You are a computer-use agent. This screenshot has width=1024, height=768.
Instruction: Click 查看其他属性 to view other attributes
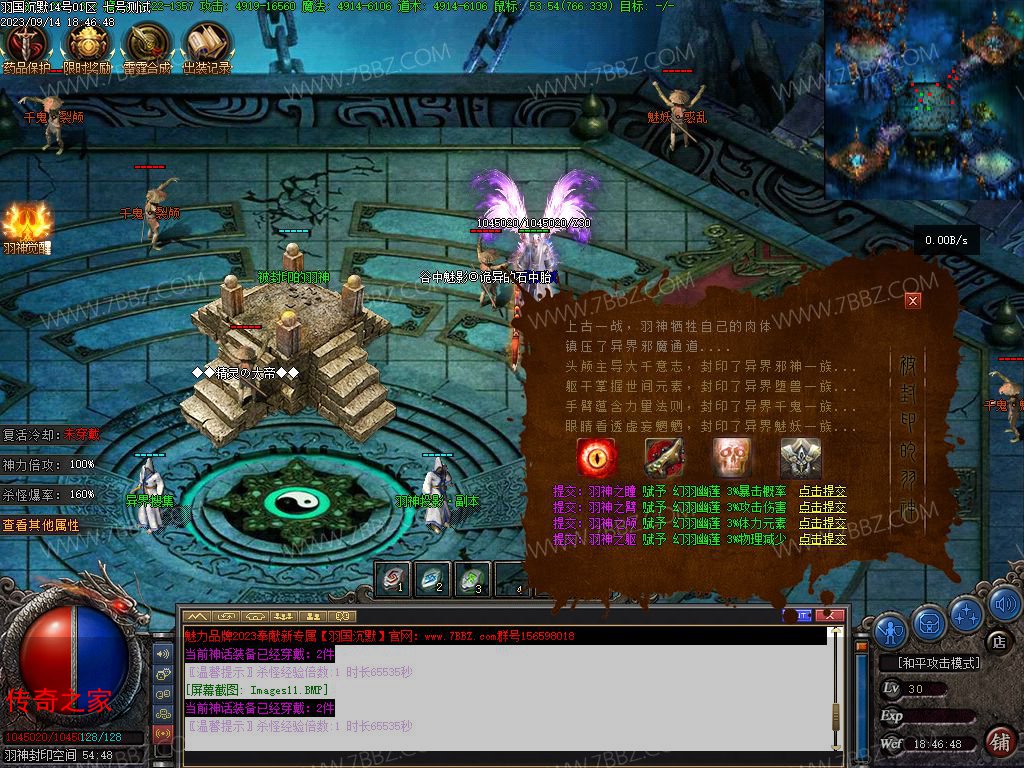pyautogui.click(x=41, y=525)
